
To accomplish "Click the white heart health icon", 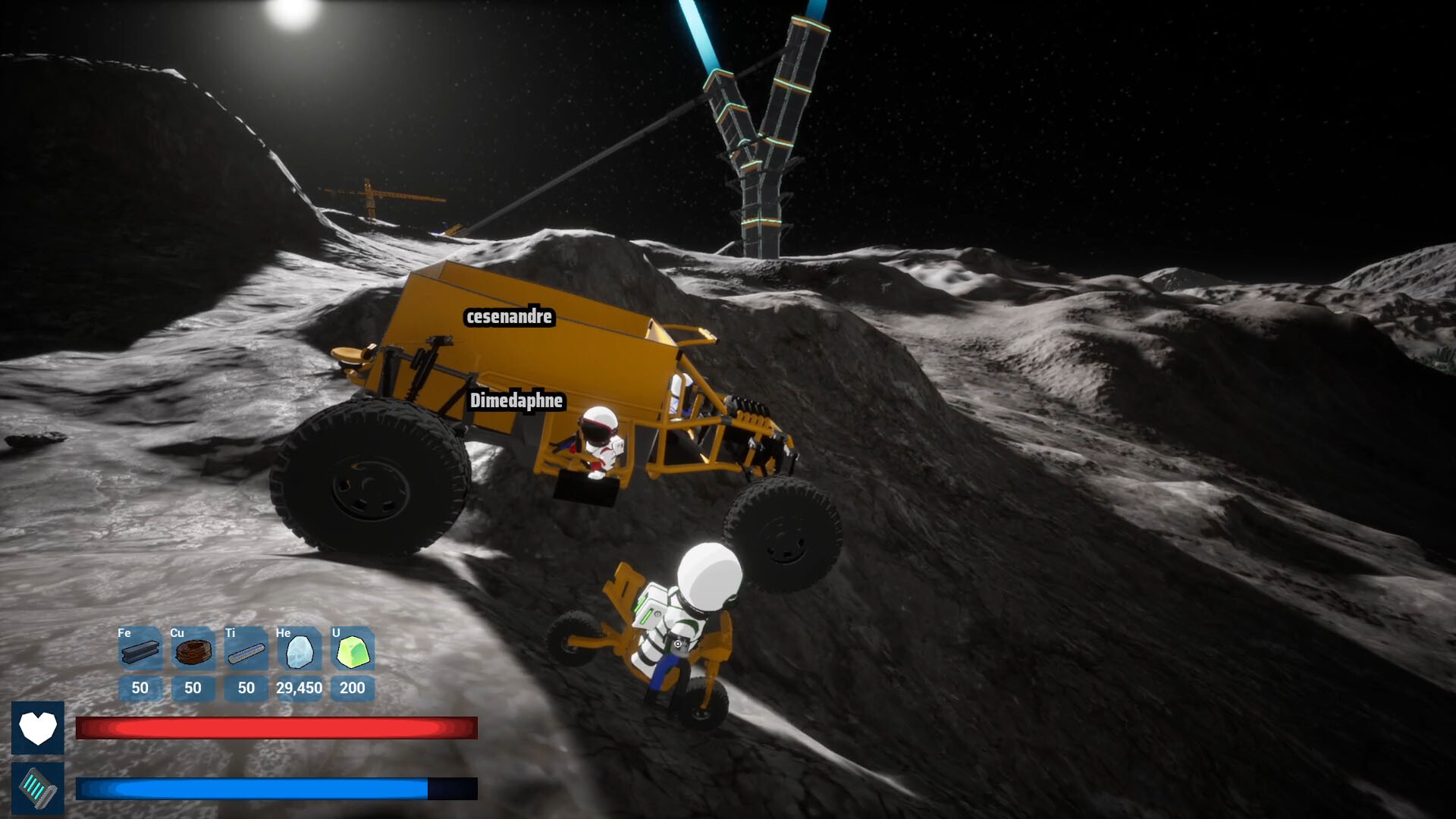I will 39,729.
